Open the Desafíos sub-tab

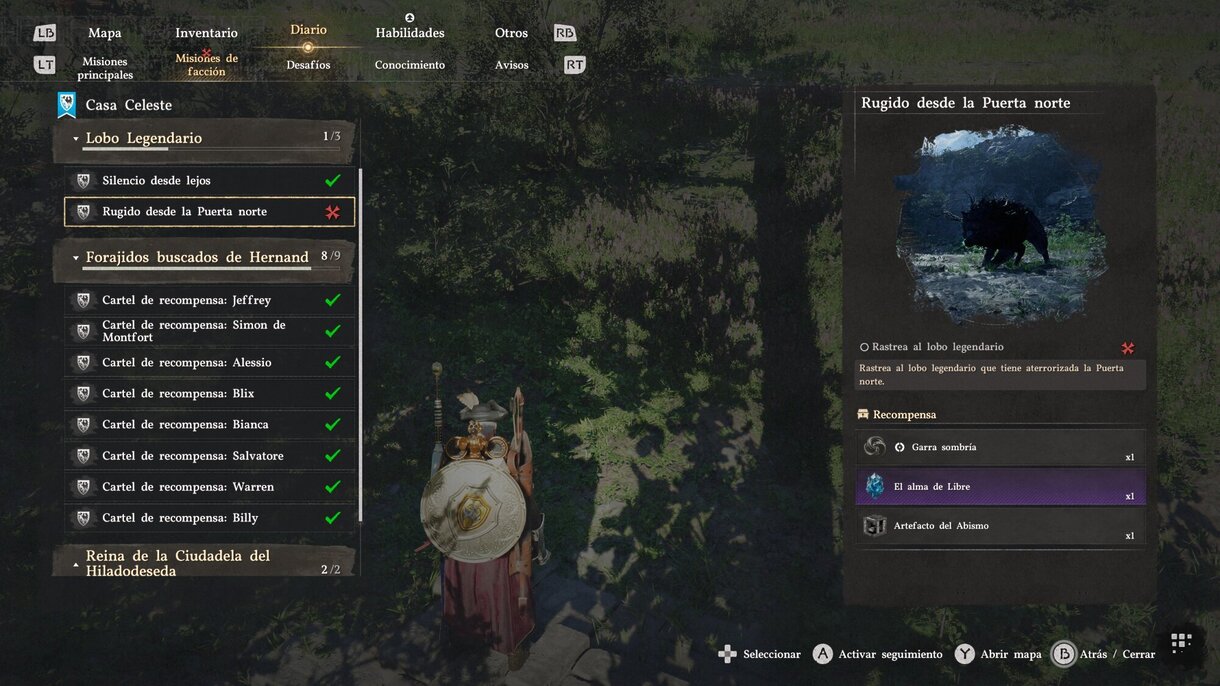point(308,65)
